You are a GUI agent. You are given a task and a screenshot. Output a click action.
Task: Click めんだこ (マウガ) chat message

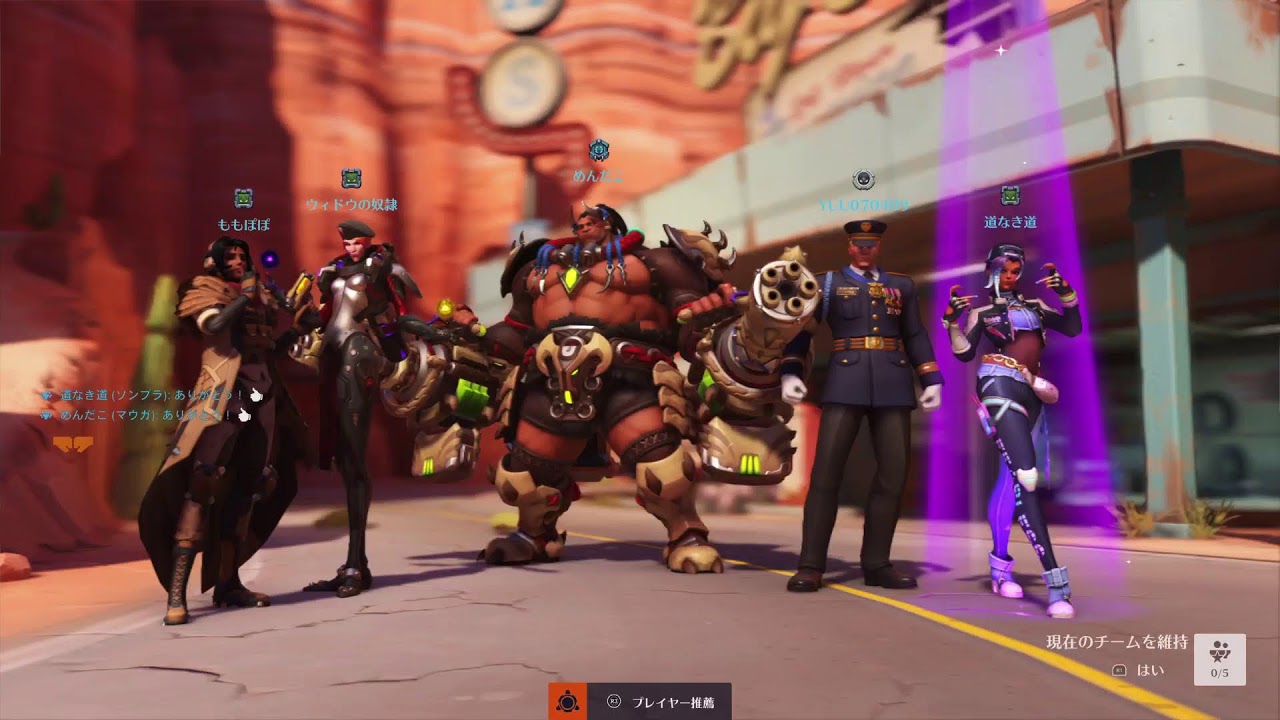145,415
